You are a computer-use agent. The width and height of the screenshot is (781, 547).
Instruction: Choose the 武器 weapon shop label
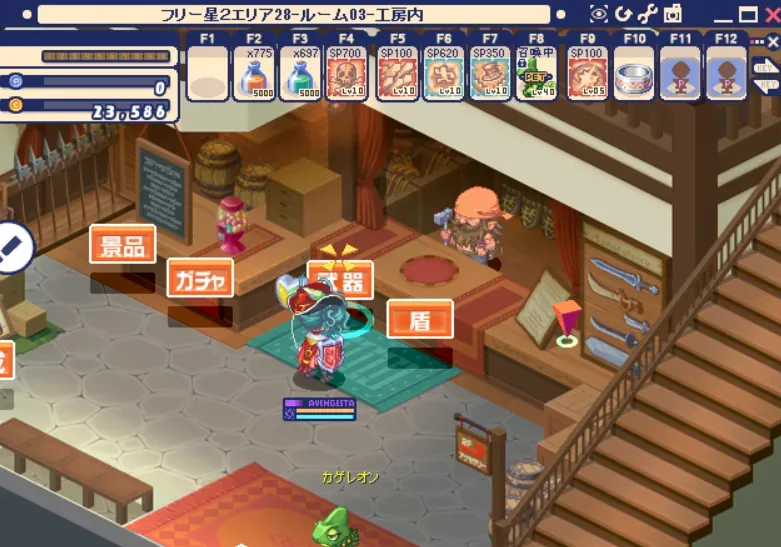click(340, 280)
